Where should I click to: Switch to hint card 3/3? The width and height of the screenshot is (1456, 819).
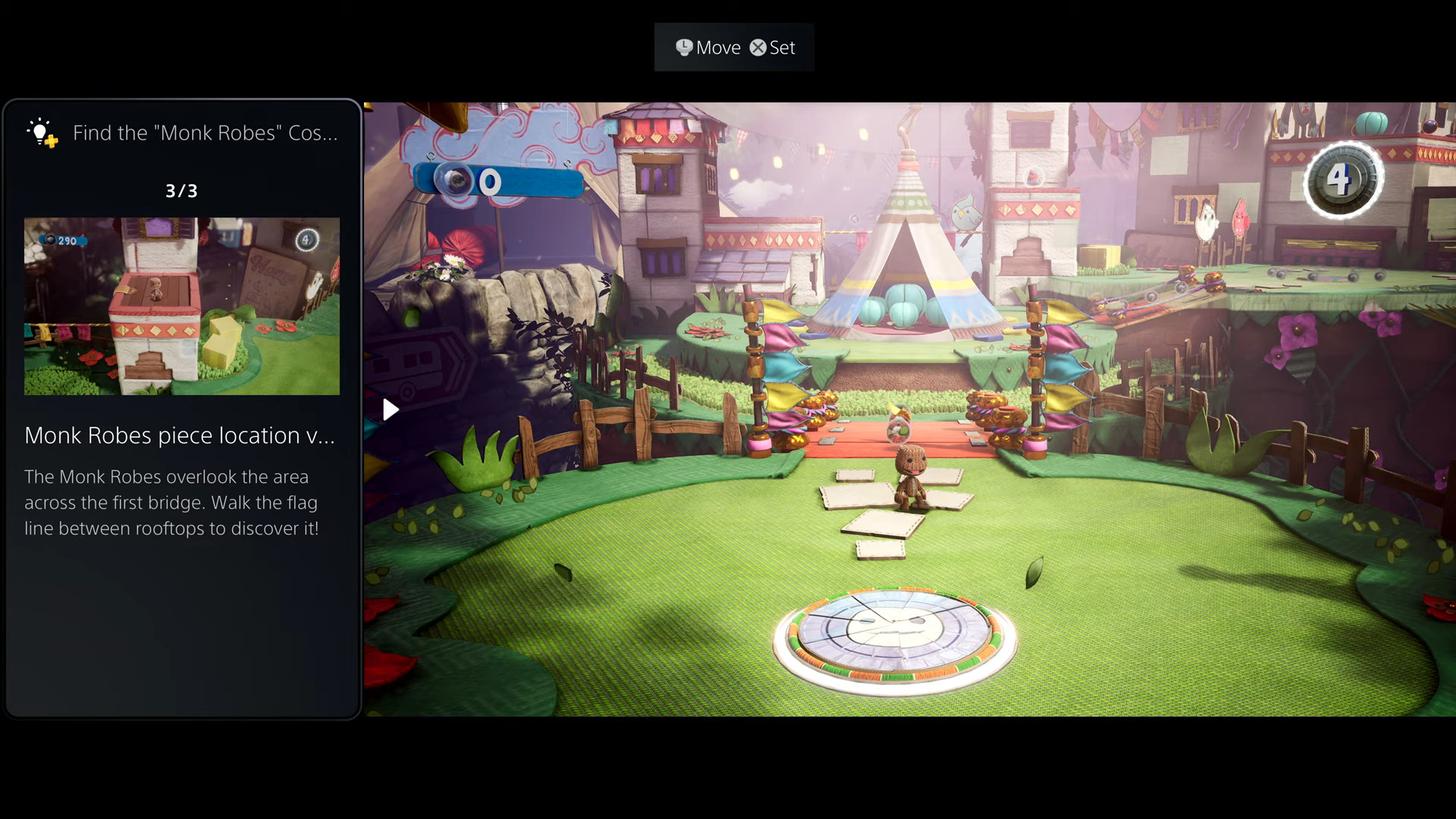click(x=182, y=191)
